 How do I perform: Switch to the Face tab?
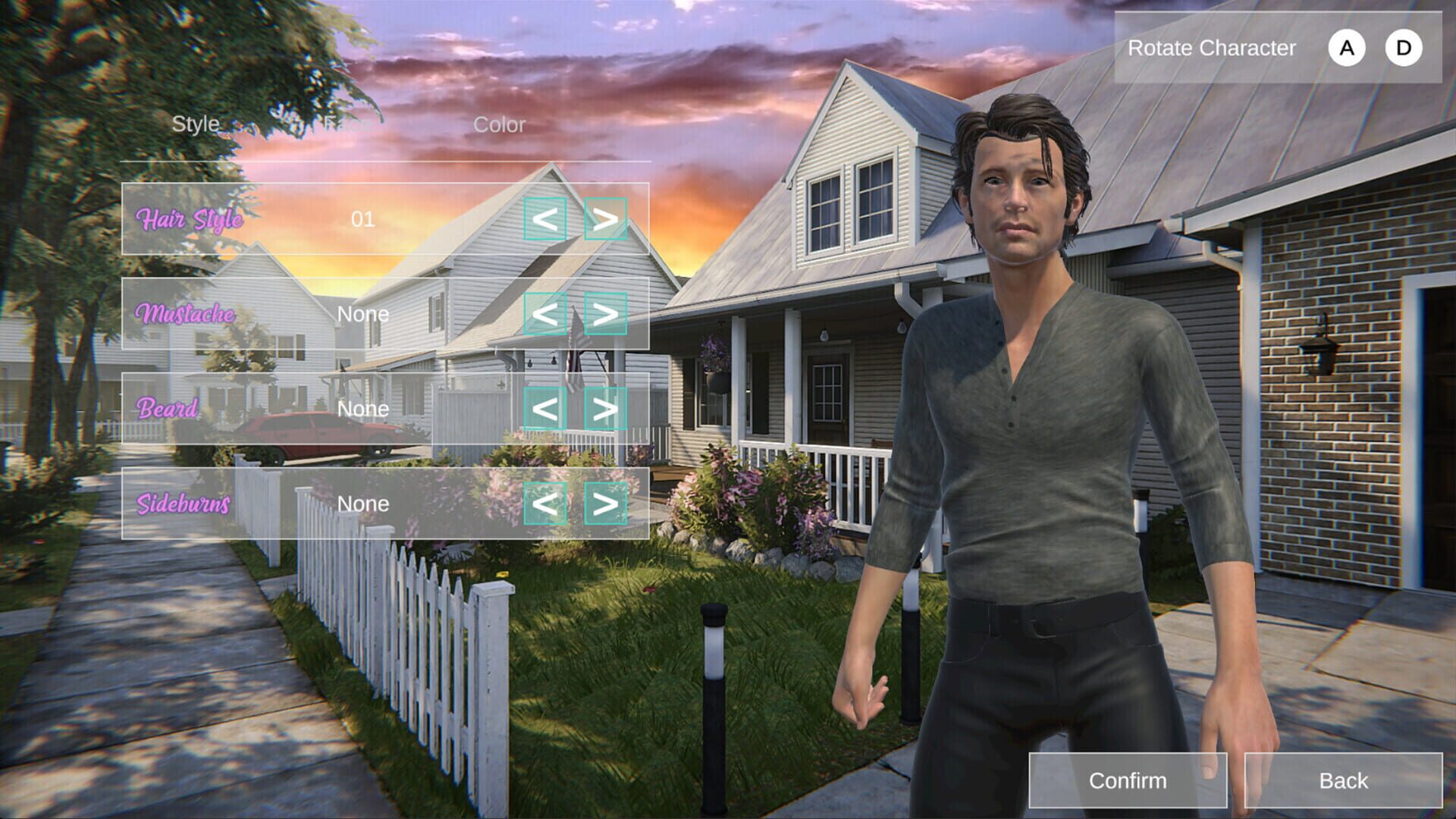click(x=349, y=124)
